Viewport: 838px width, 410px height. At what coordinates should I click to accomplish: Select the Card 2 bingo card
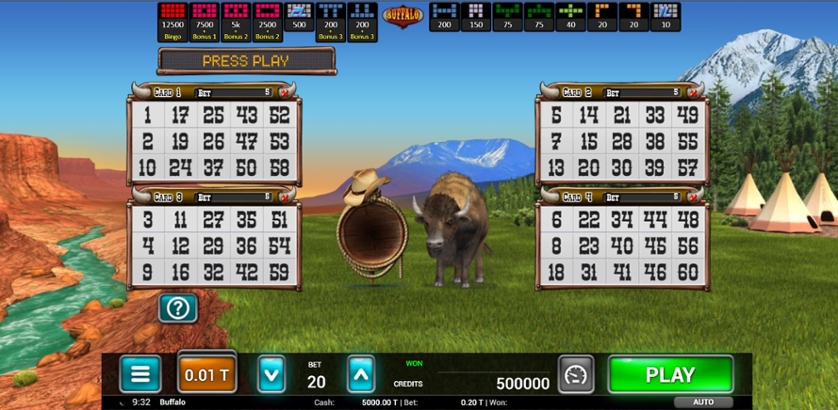pyautogui.click(x=622, y=141)
